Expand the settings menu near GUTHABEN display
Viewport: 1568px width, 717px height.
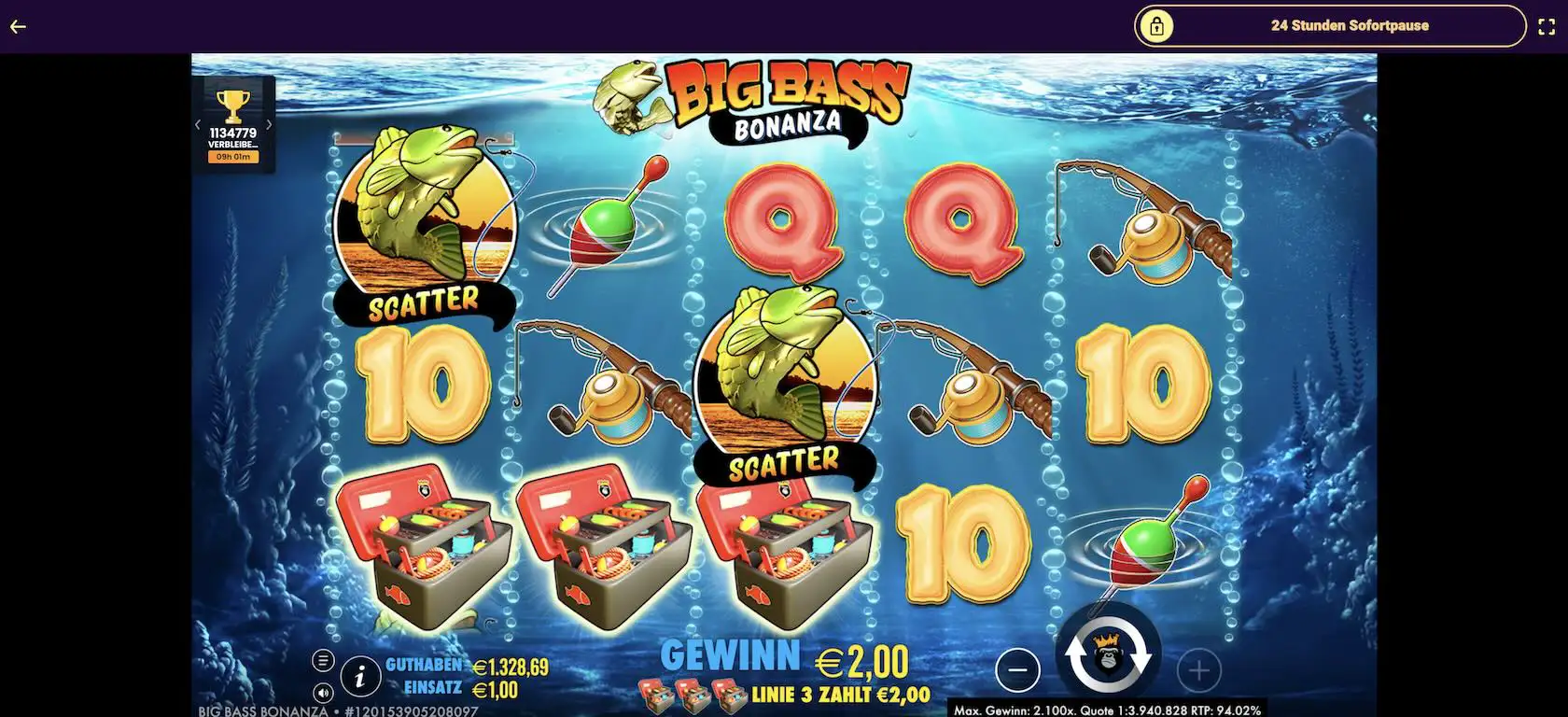click(324, 659)
